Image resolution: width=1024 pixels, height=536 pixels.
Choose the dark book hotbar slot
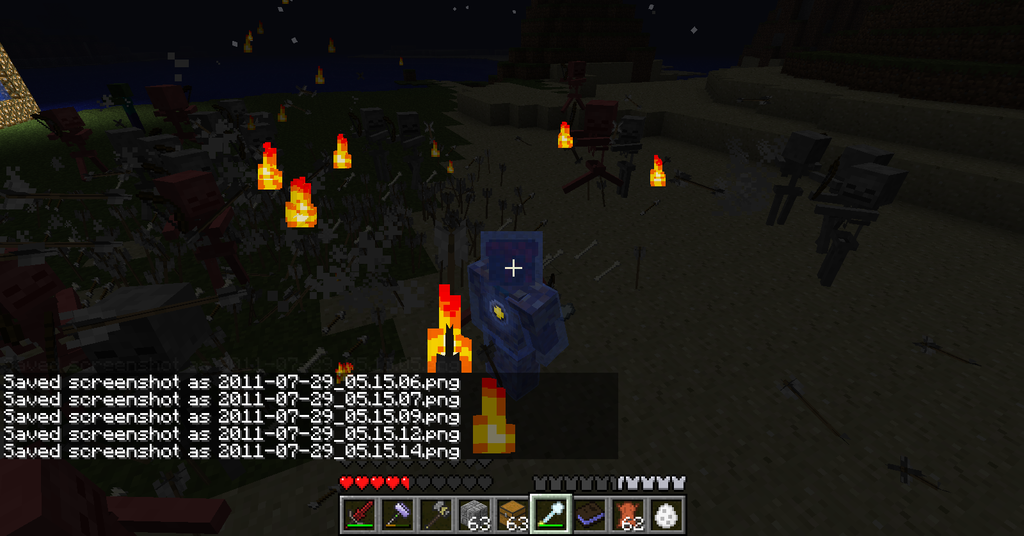[589, 514]
